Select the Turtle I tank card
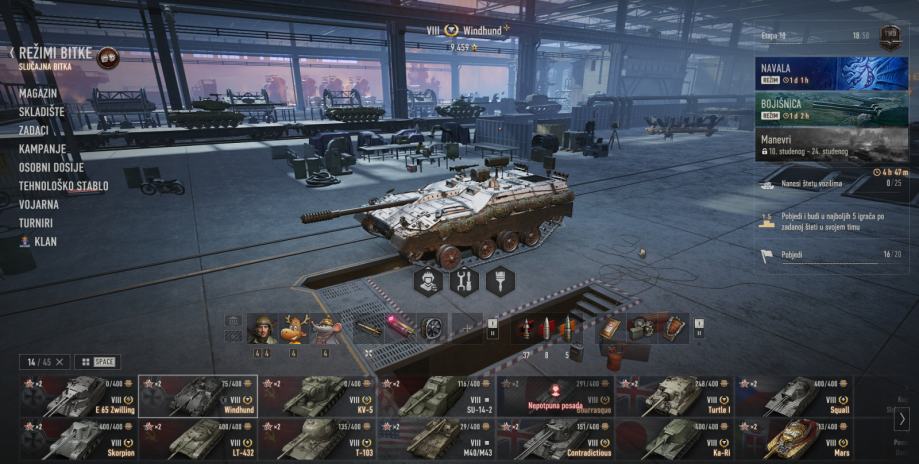This screenshot has height=464, width=919. tap(675, 396)
